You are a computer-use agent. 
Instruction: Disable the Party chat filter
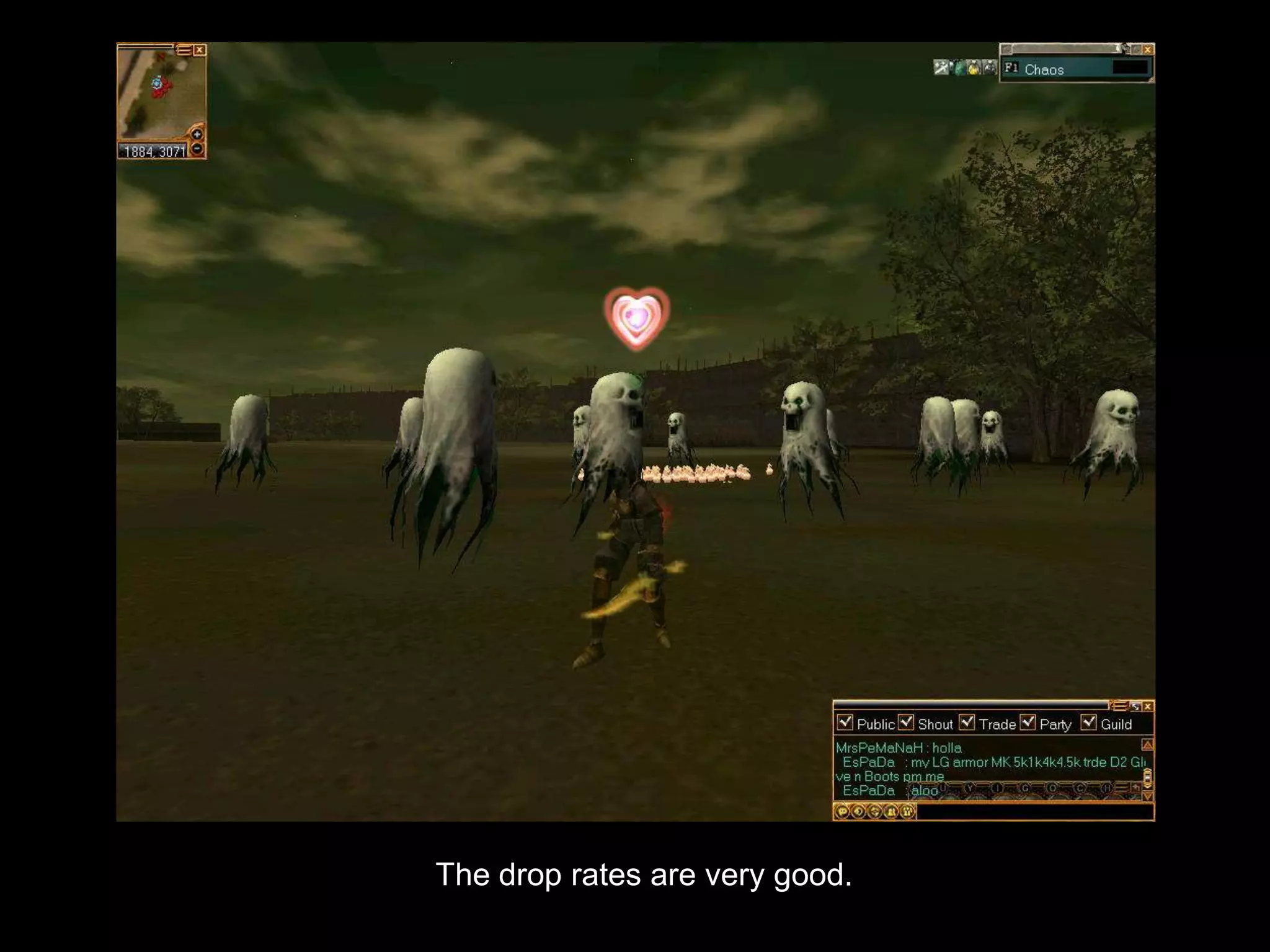coord(1028,723)
